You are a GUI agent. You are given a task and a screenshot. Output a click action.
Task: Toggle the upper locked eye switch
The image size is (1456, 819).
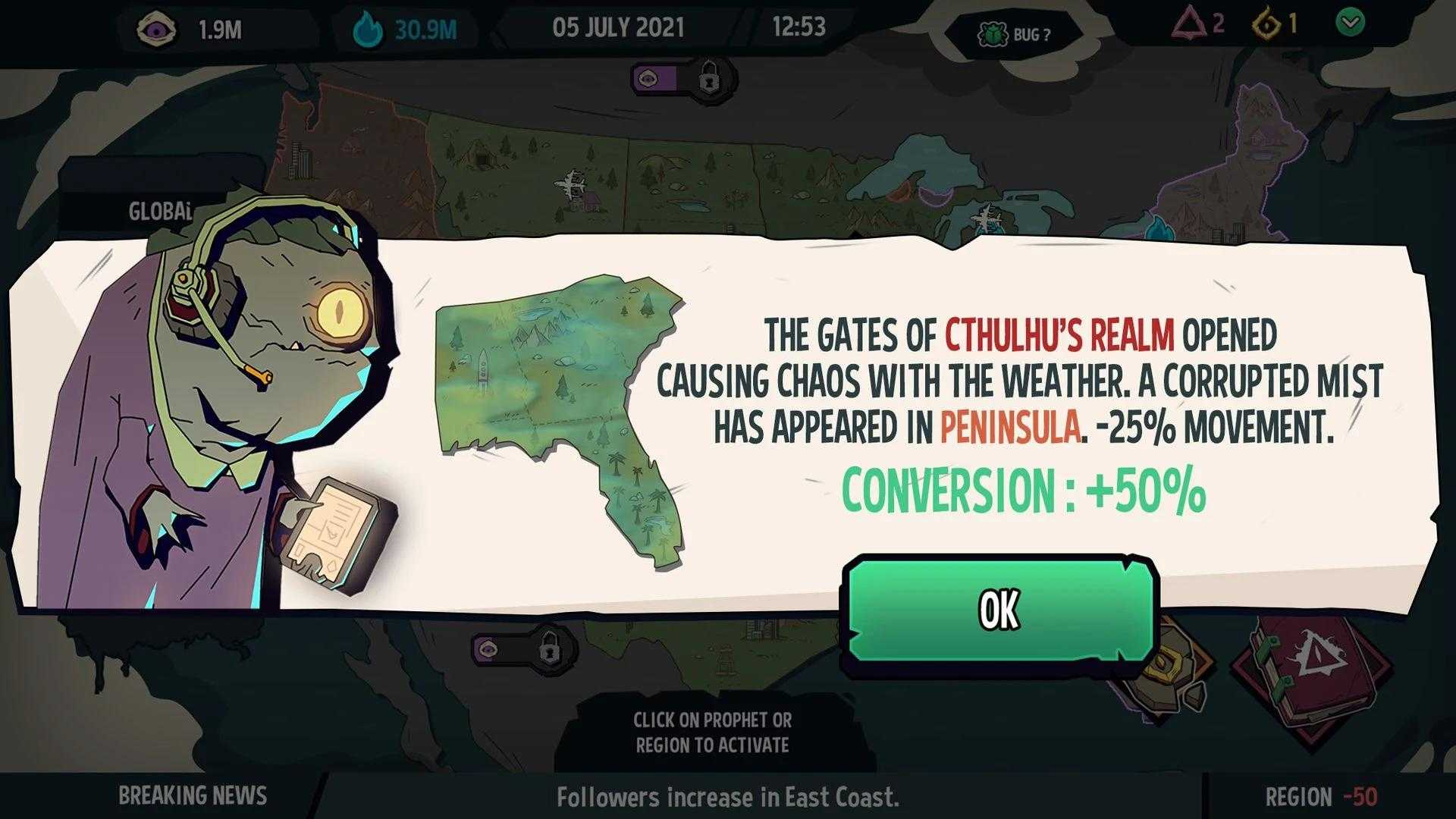click(x=684, y=78)
